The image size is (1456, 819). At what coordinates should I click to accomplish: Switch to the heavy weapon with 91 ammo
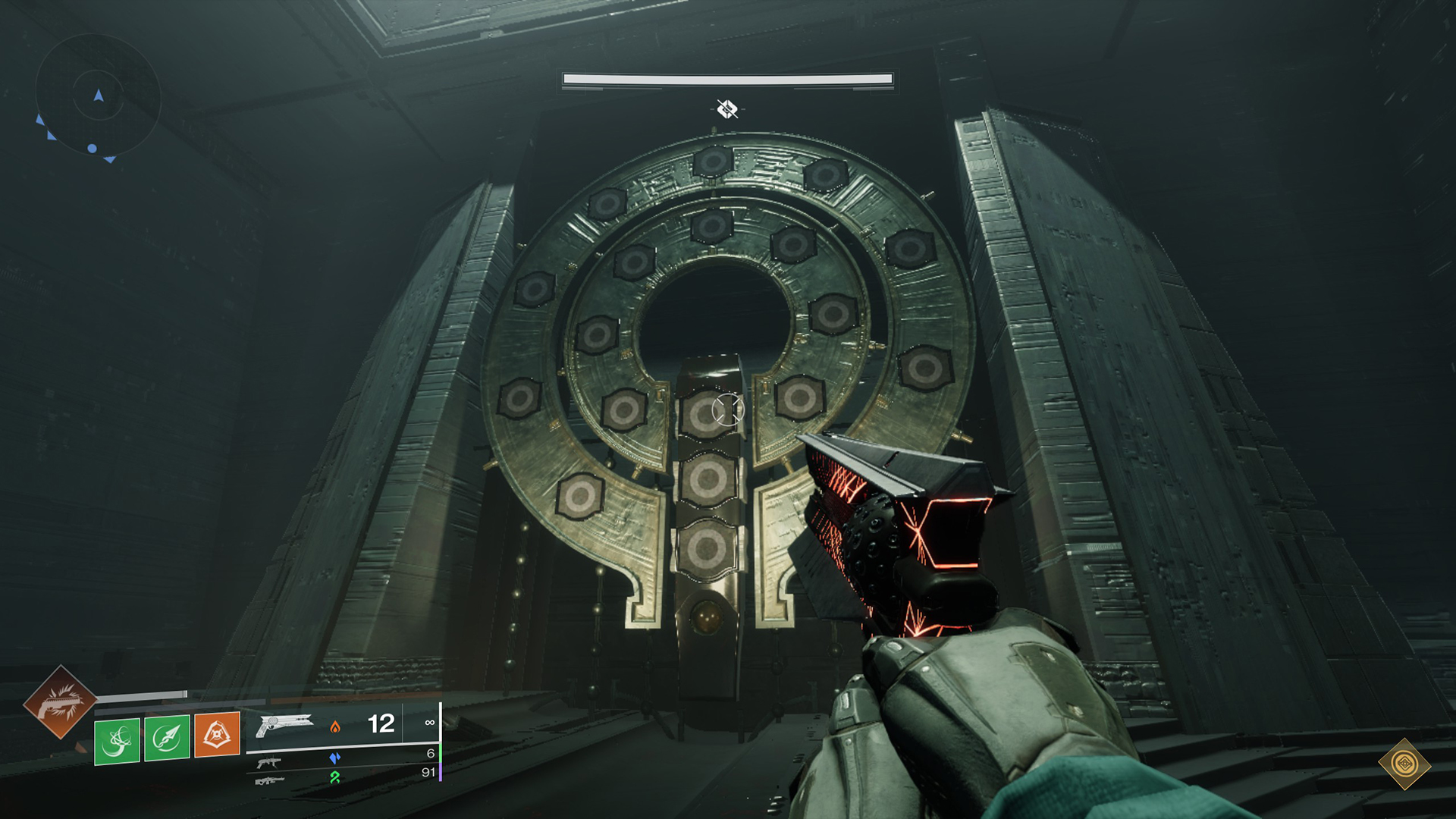coord(269,780)
